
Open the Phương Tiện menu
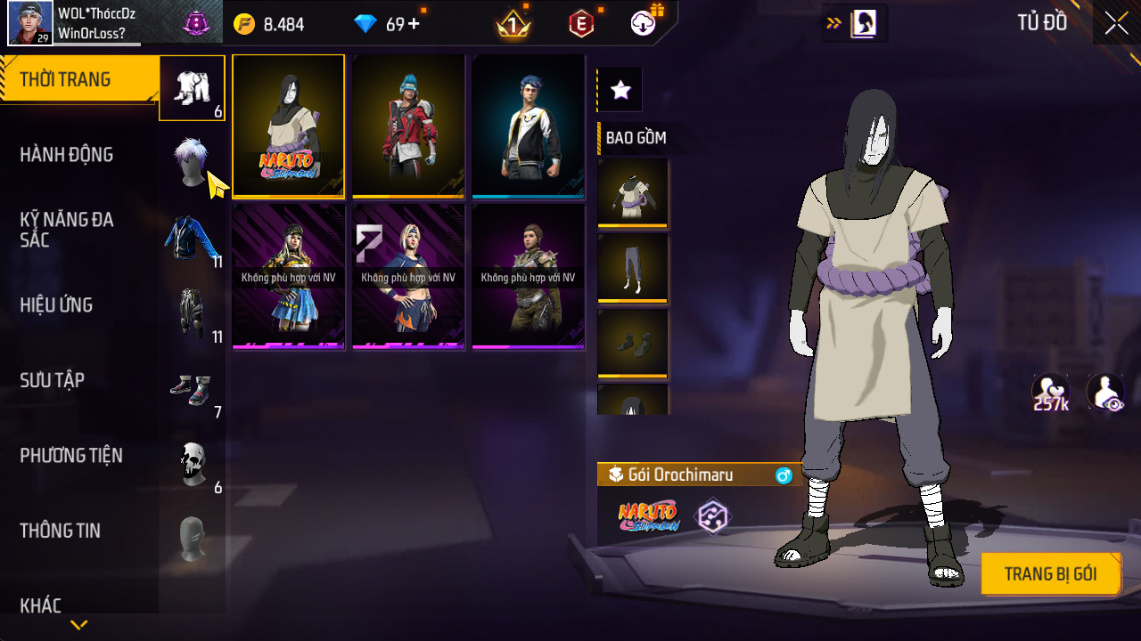[x=71, y=455]
